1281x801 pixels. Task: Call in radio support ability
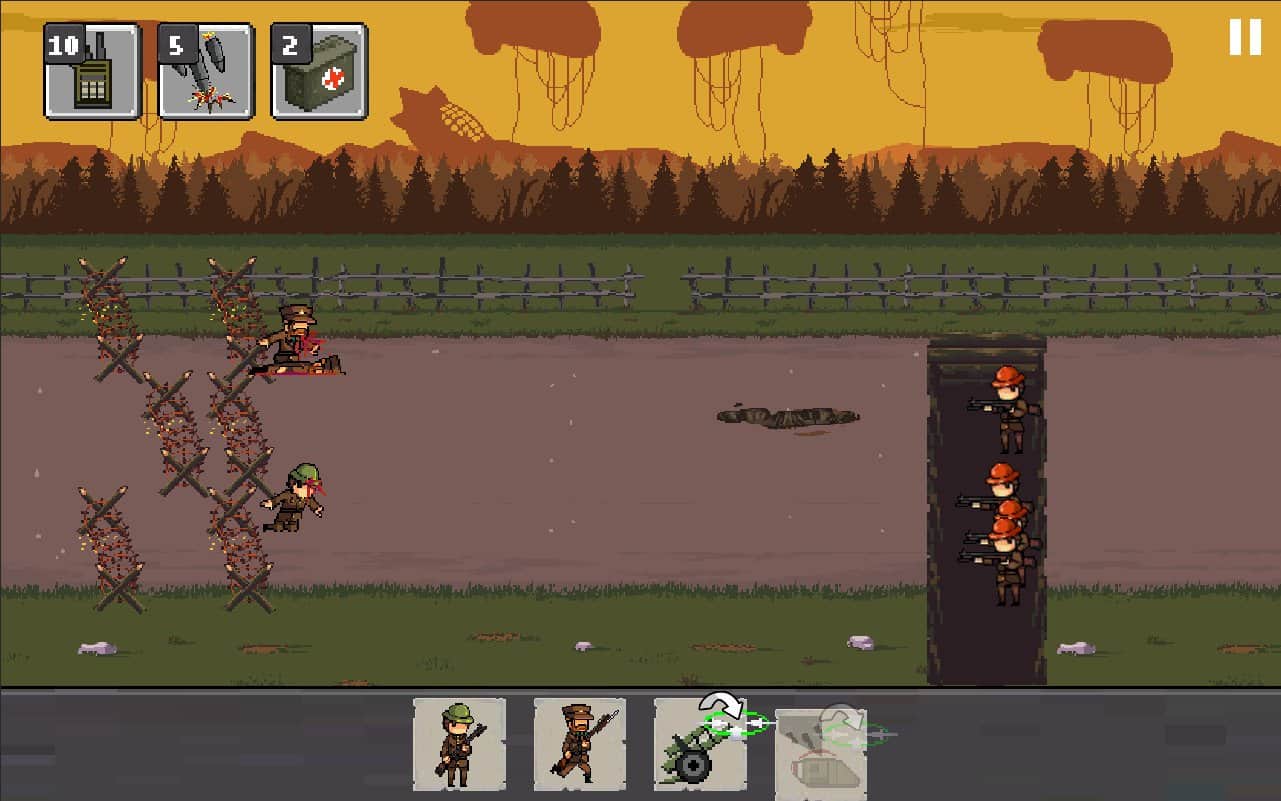coord(92,72)
